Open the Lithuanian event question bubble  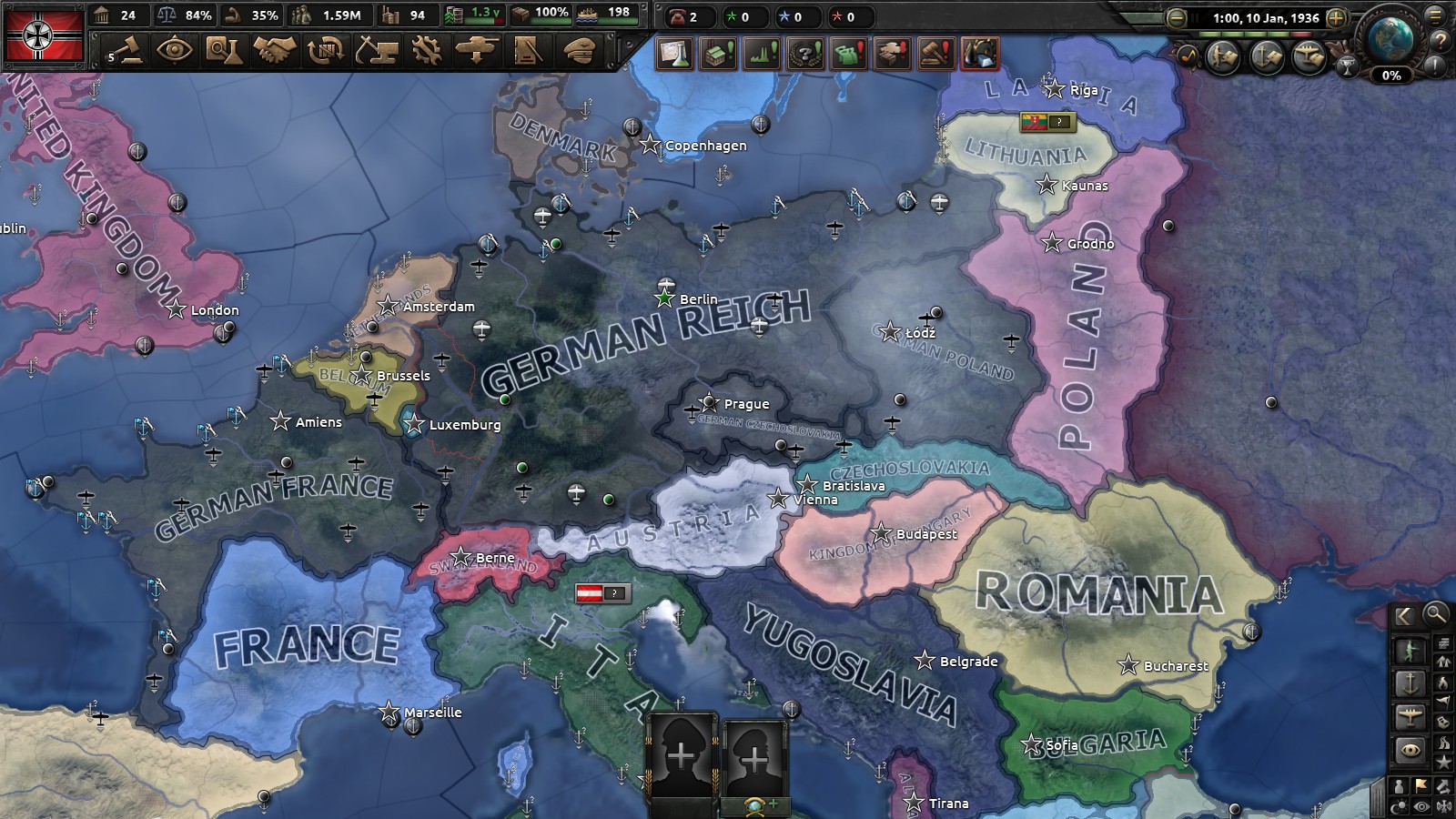click(1058, 120)
